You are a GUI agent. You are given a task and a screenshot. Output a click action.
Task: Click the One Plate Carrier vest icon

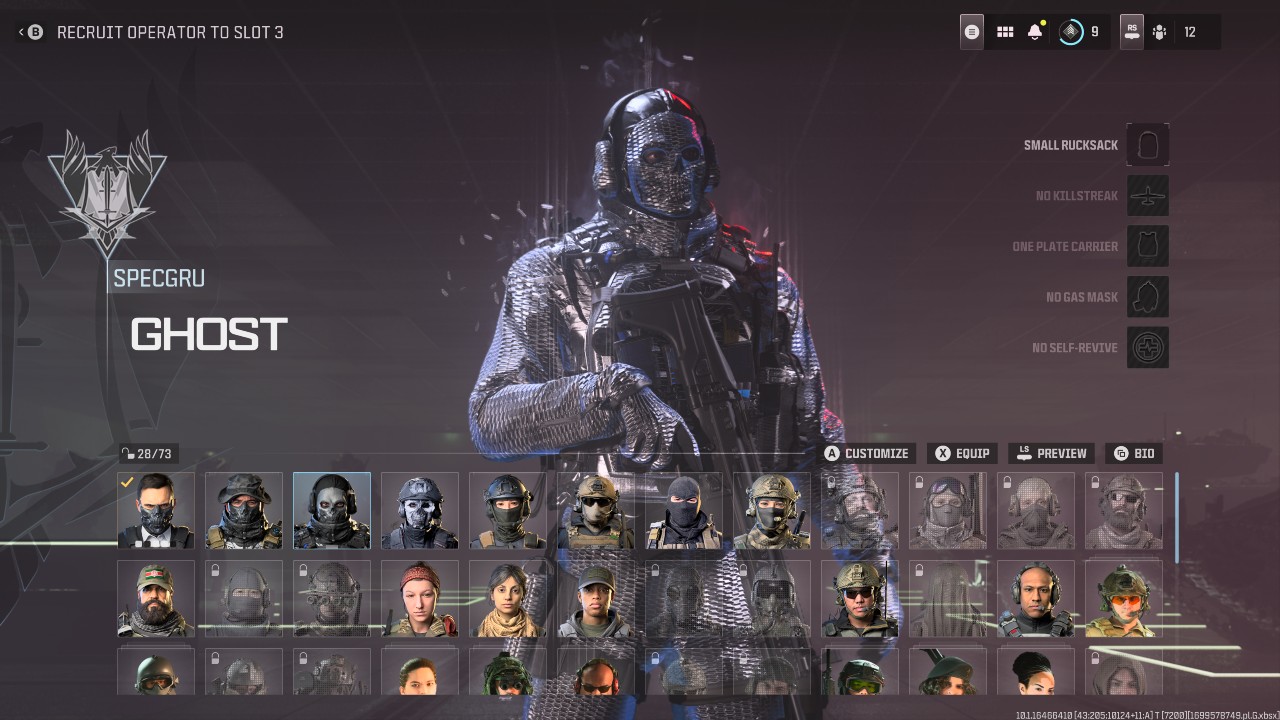point(1147,246)
